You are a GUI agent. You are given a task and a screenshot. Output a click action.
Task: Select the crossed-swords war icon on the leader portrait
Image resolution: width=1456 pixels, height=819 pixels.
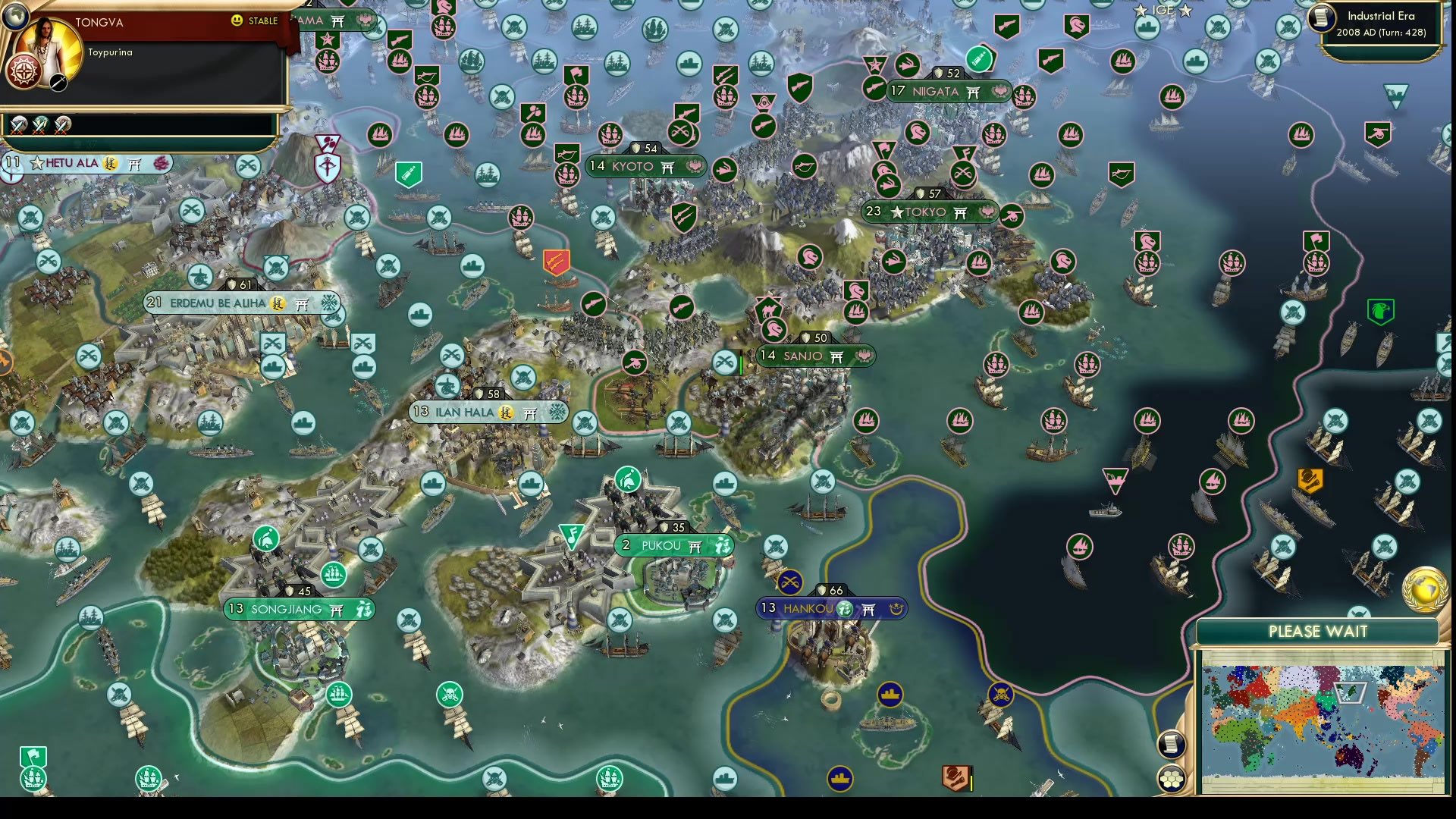[57, 83]
